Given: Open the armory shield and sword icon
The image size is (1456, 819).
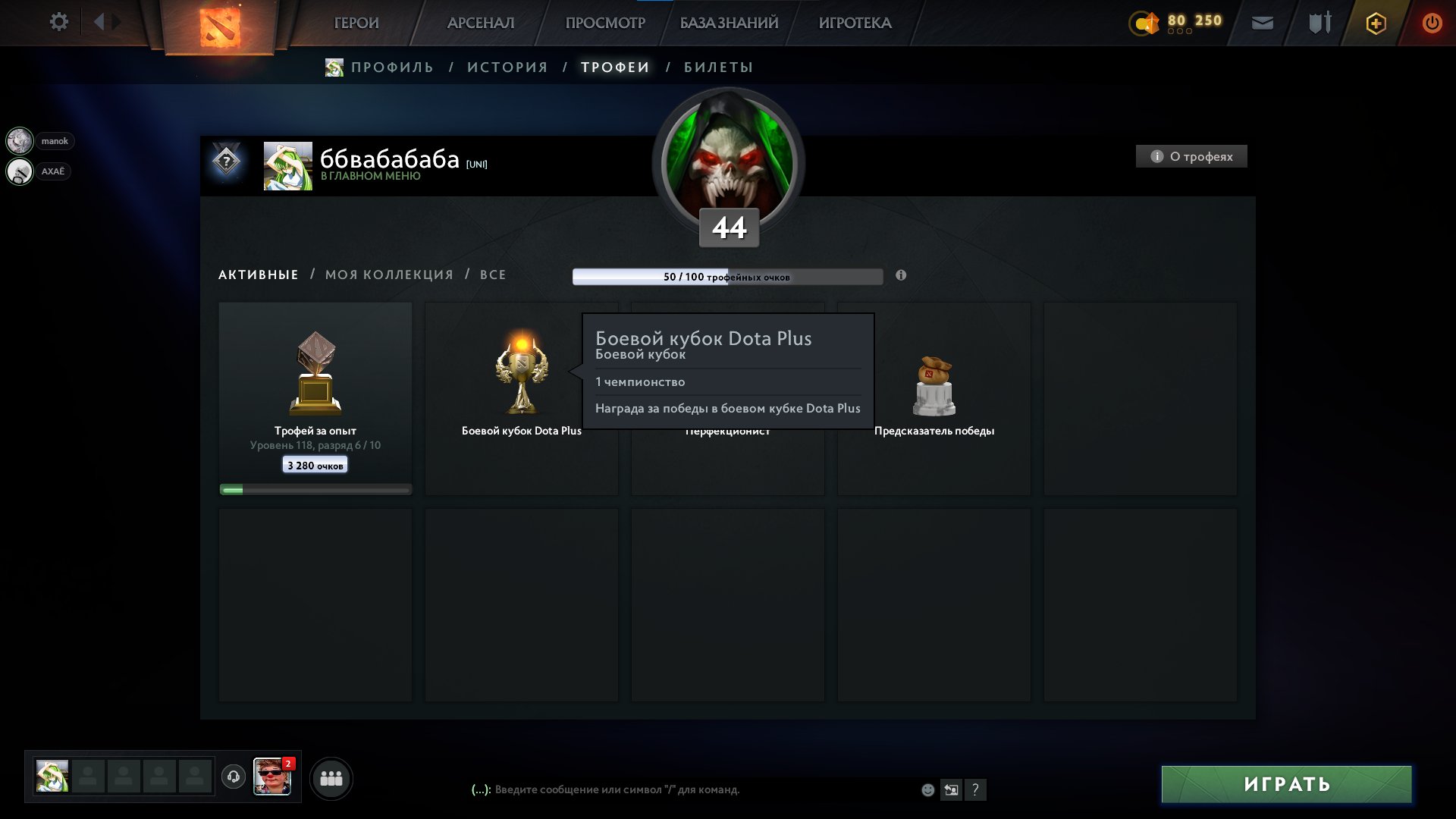Looking at the screenshot, I should click(x=1318, y=23).
